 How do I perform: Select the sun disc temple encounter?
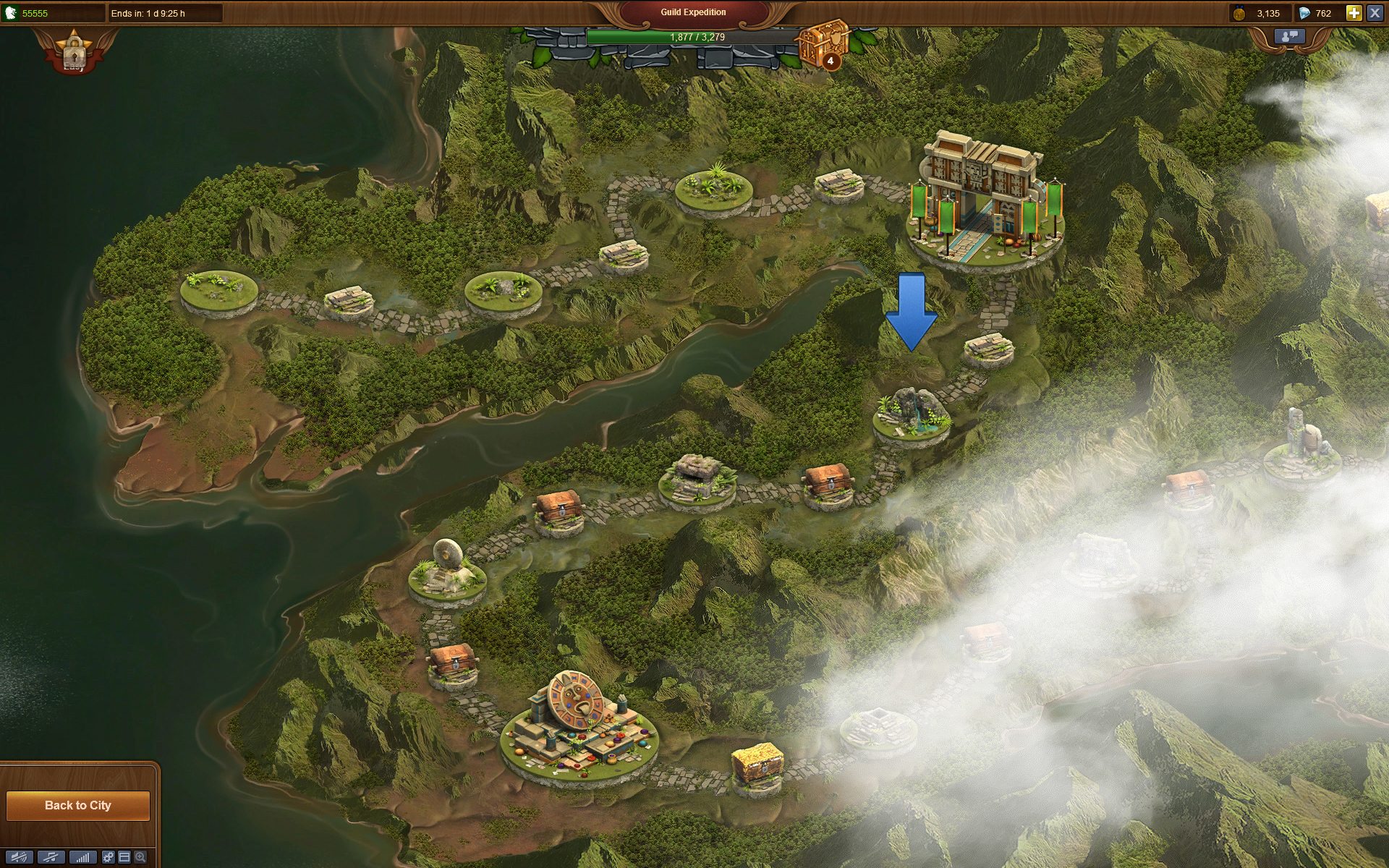[x=579, y=723]
